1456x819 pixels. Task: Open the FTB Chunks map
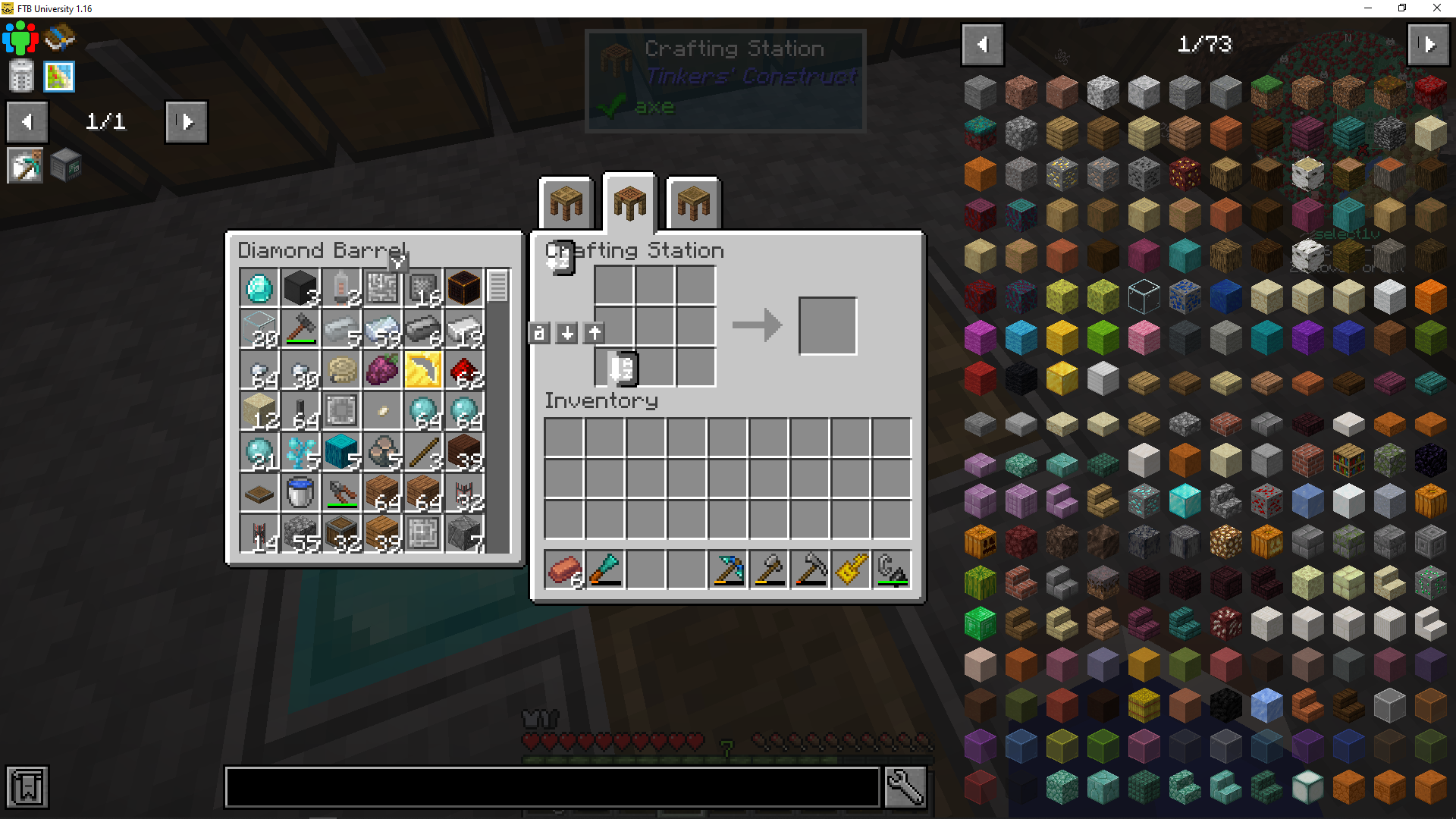60,76
